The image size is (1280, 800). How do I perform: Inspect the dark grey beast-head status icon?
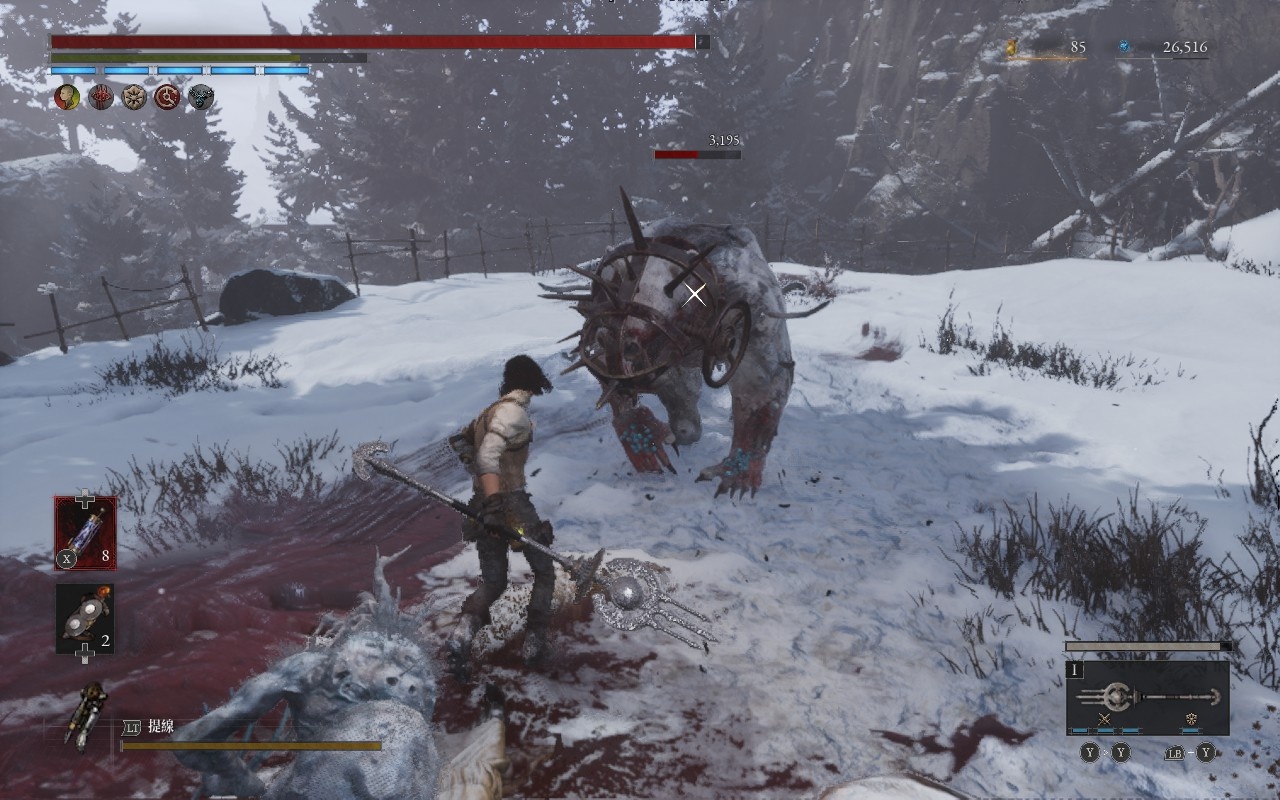point(201,97)
